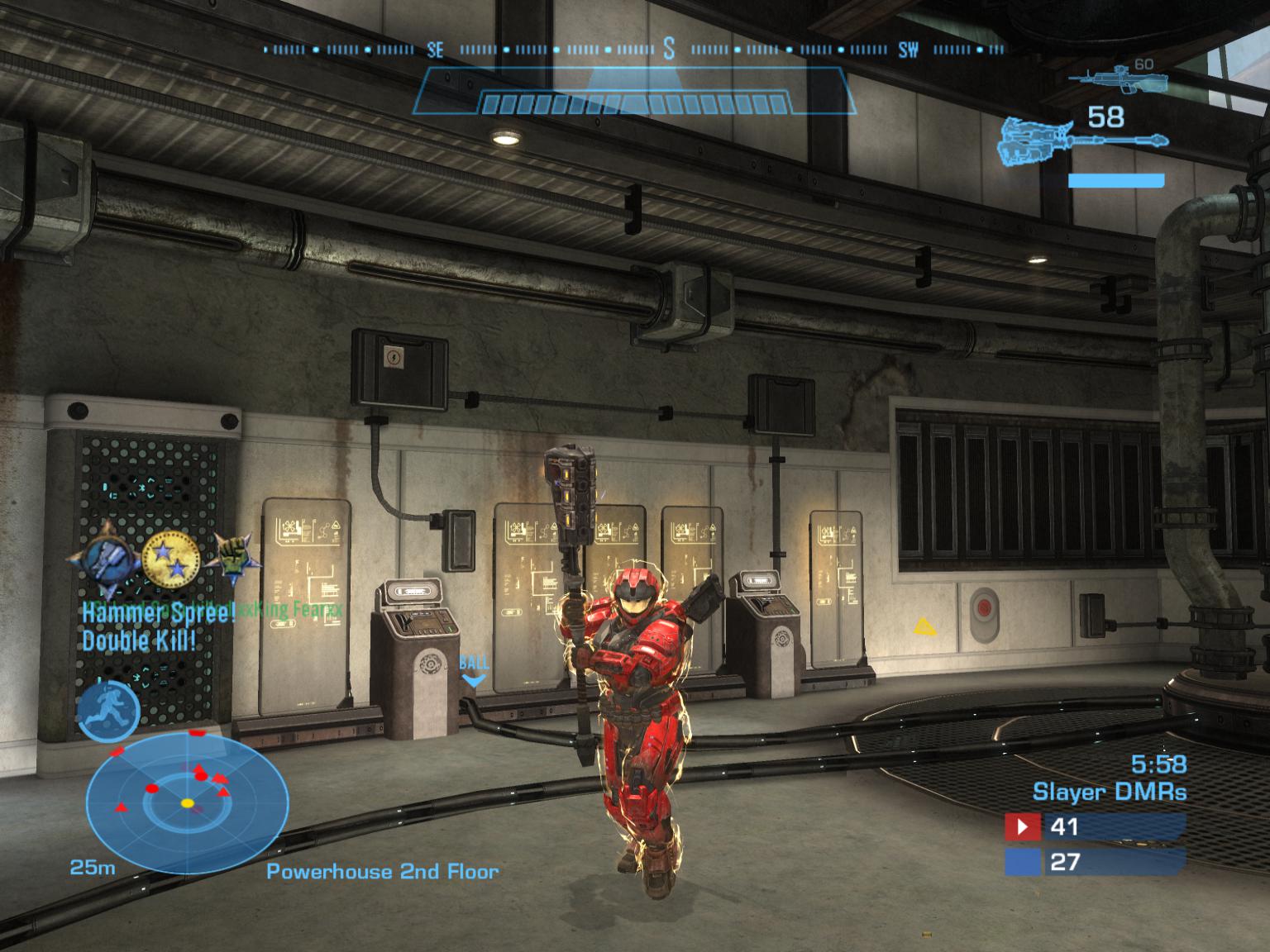Click the BALL waypoint marker

point(474,670)
